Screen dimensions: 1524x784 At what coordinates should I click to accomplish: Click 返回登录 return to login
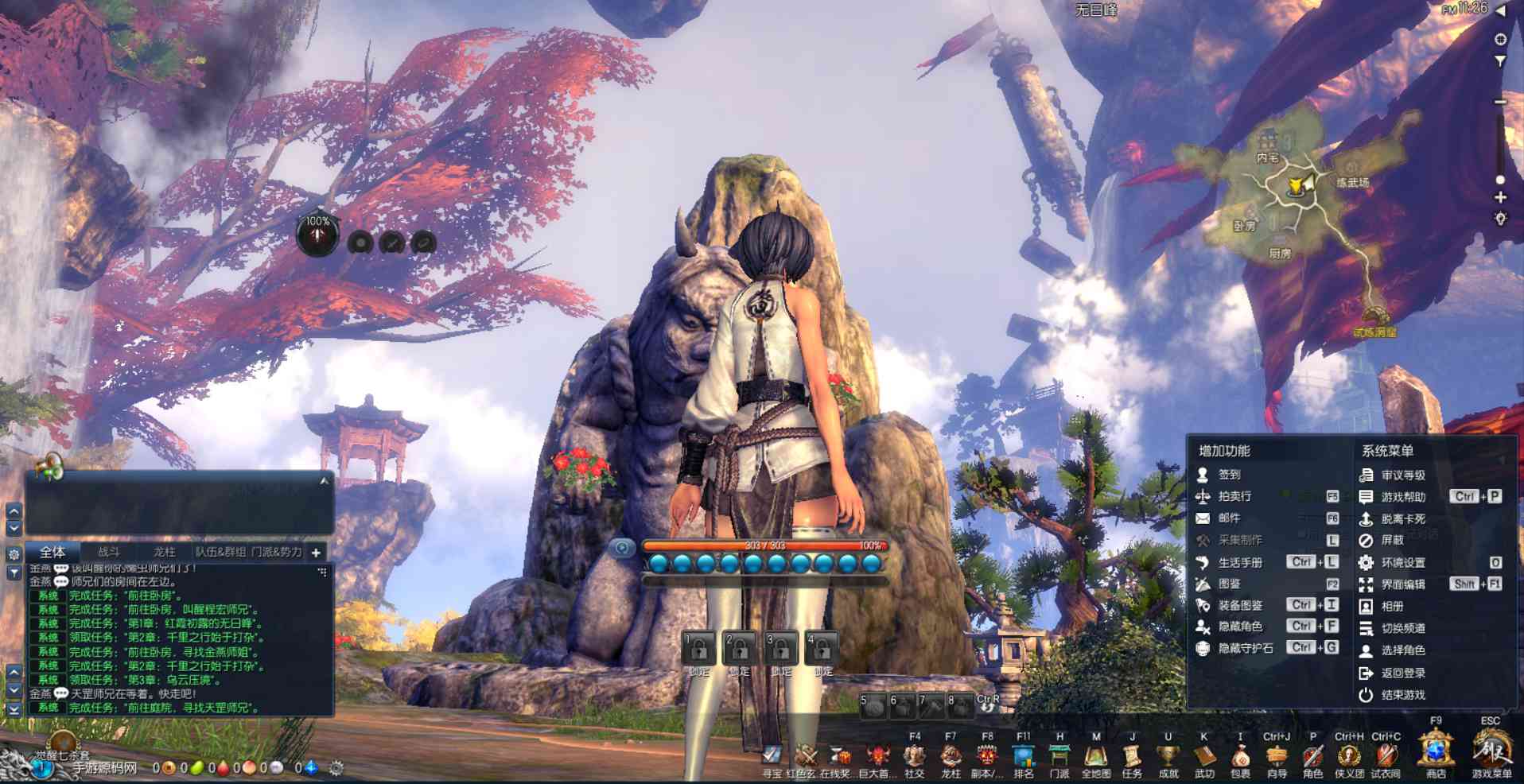(1402, 673)
